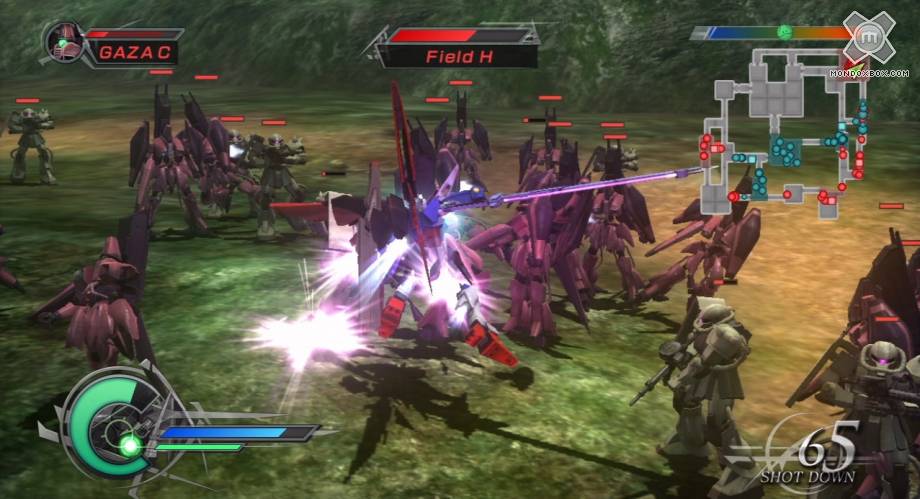Click the Field H label panel

(462, 56)
